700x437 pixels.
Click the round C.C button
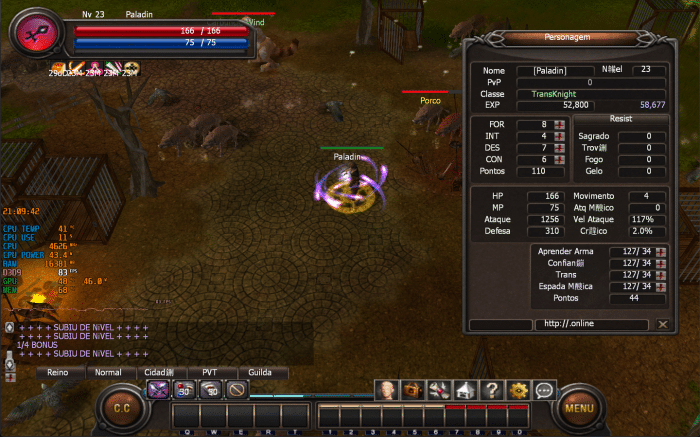pos(122,407)
